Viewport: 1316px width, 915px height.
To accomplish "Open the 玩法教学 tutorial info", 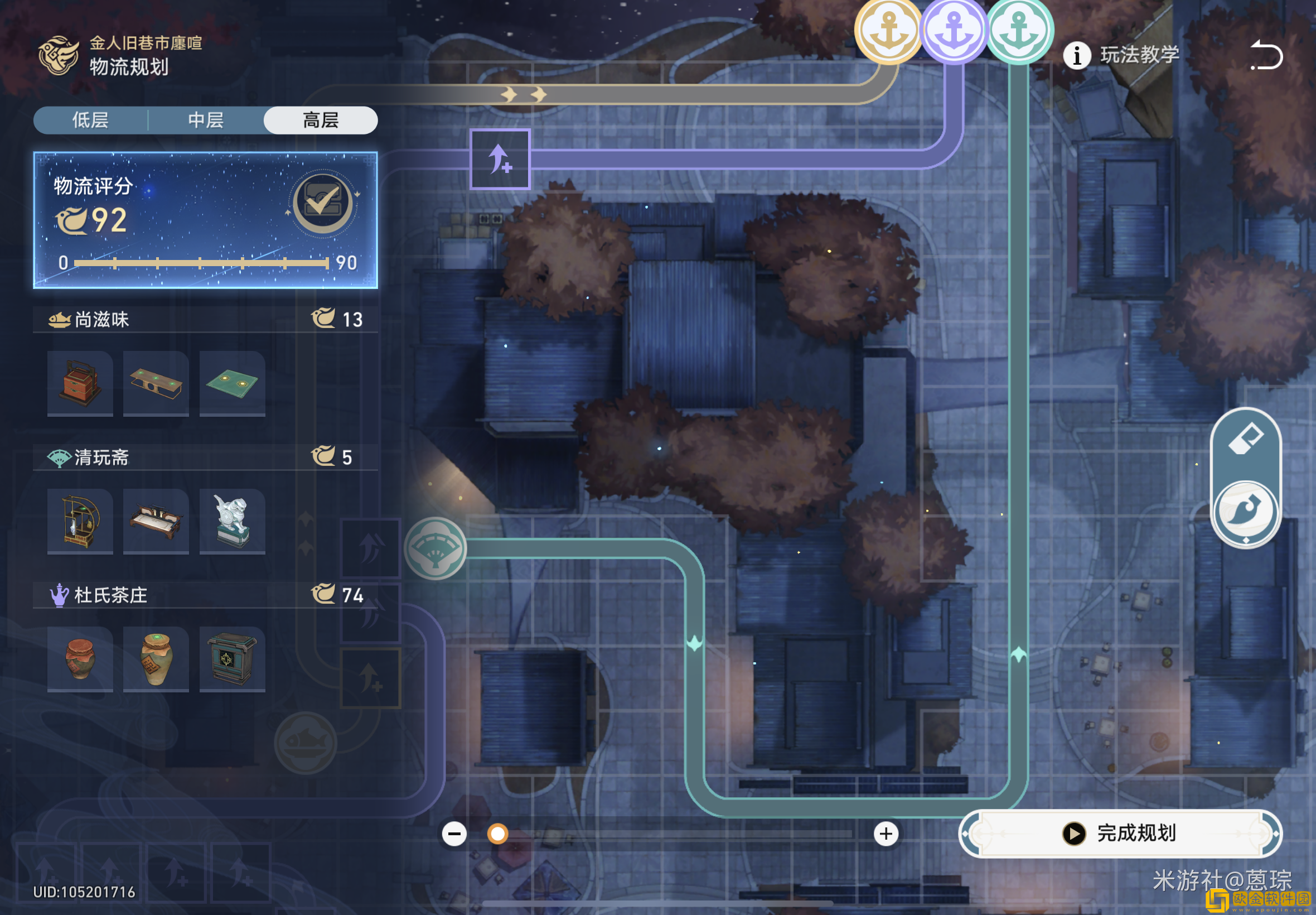I will tap(1121, 56).
